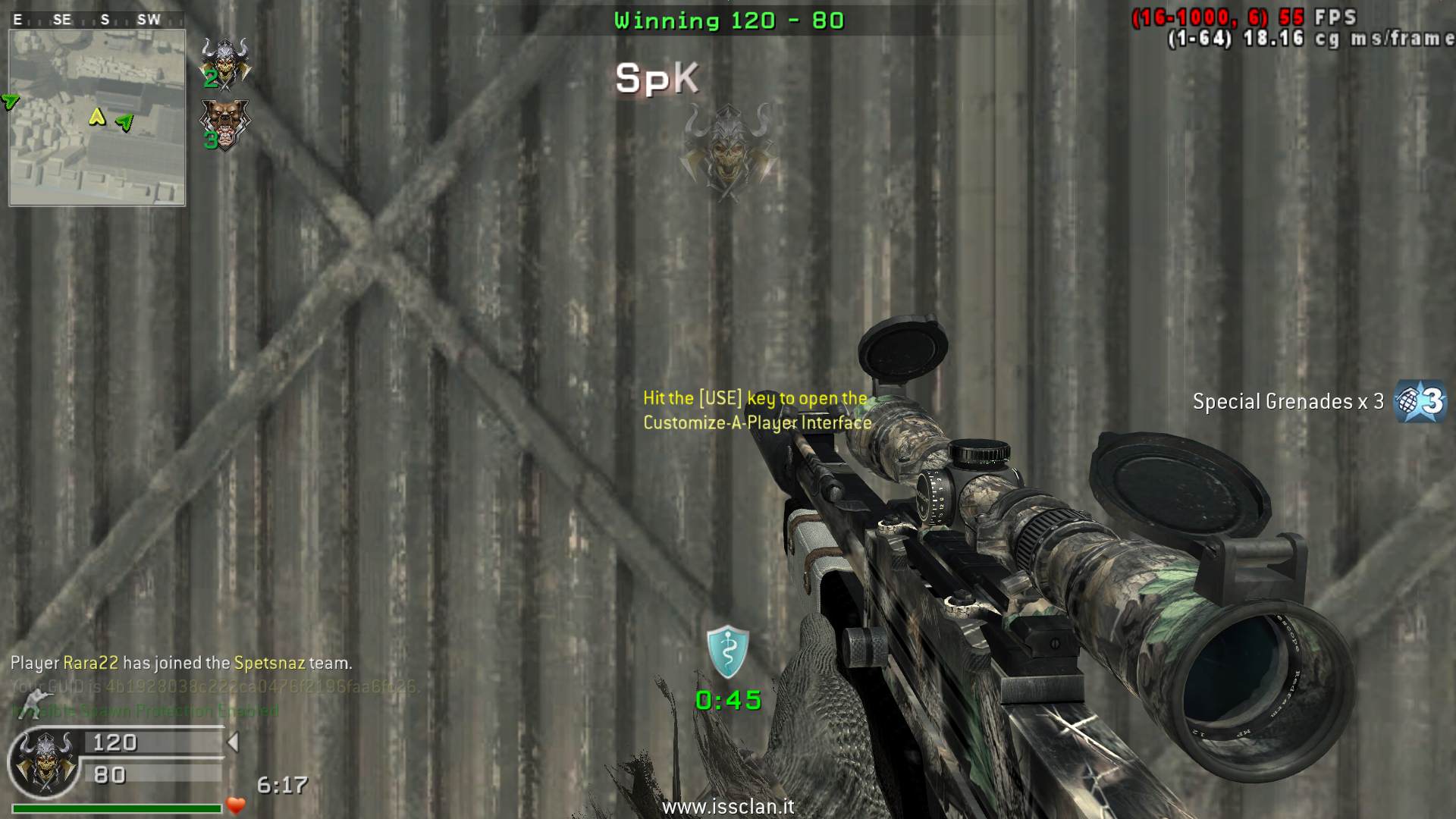1456x819 pixels.
Task: Click the Special Grenades star icon
Action: pyautogui.click(x=1421, y=400)
